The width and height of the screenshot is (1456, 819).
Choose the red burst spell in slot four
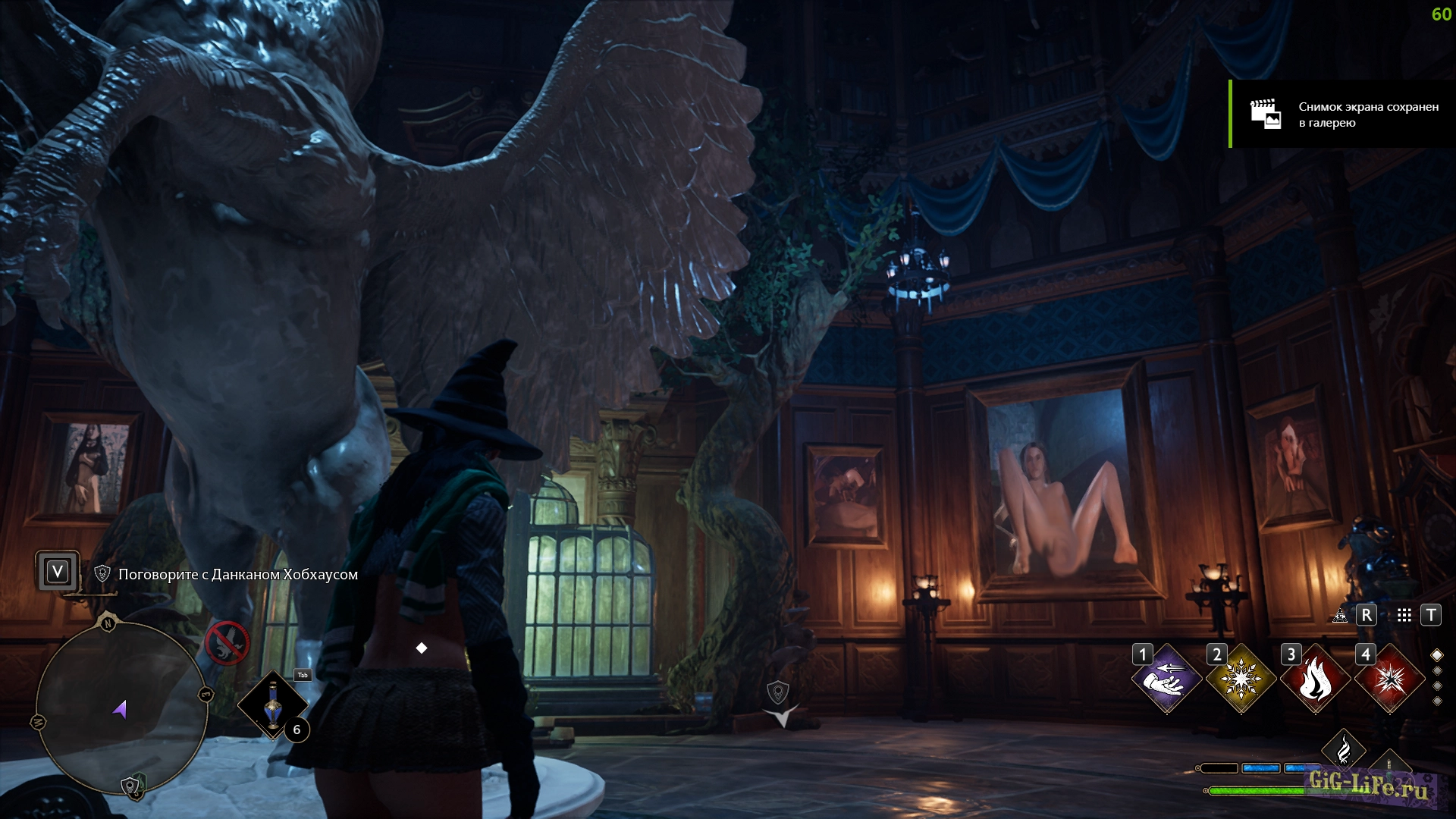[1389, 679]
